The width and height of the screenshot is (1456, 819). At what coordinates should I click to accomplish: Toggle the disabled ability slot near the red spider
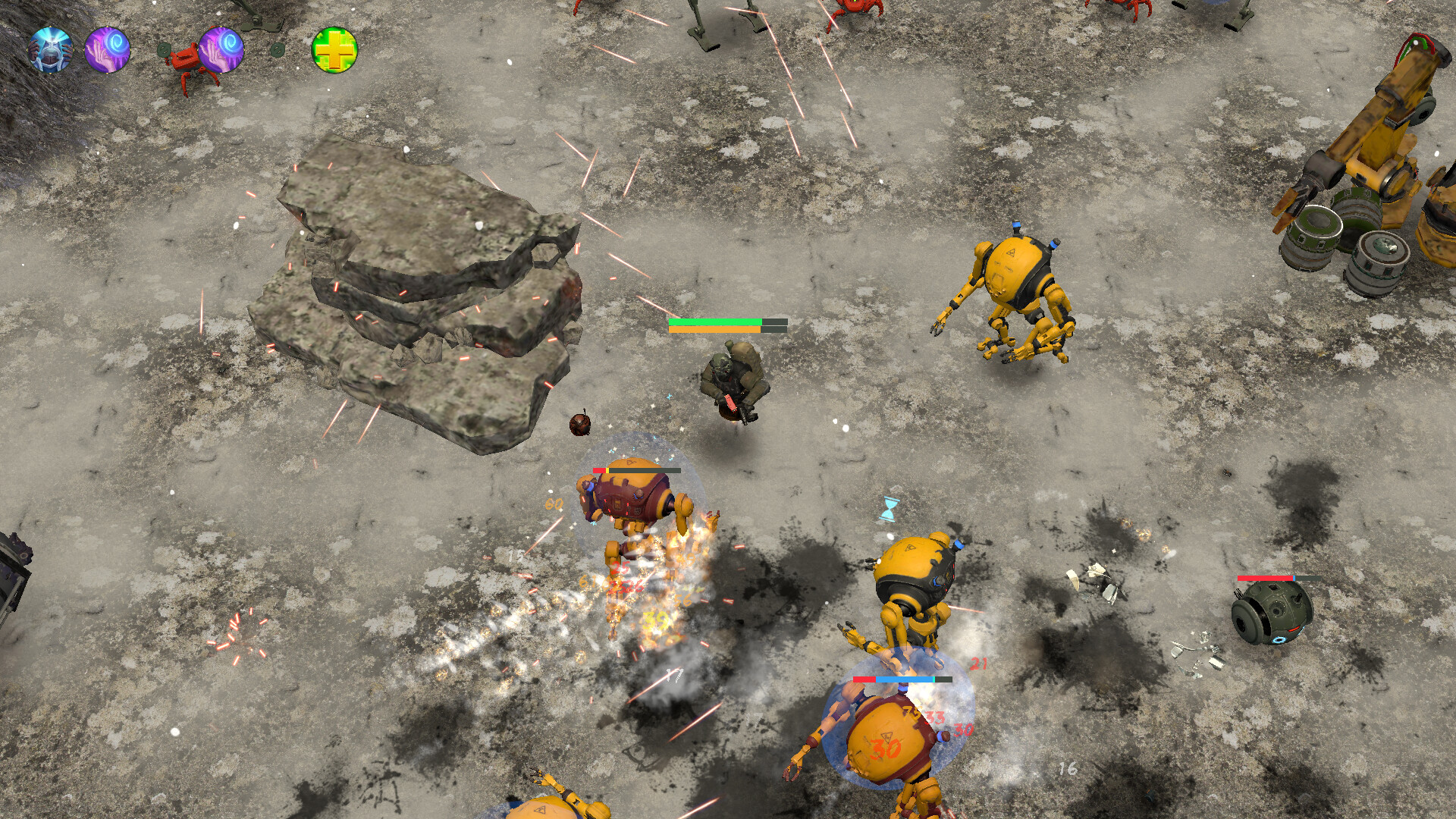pyautogui.click(x=165, y=49)
